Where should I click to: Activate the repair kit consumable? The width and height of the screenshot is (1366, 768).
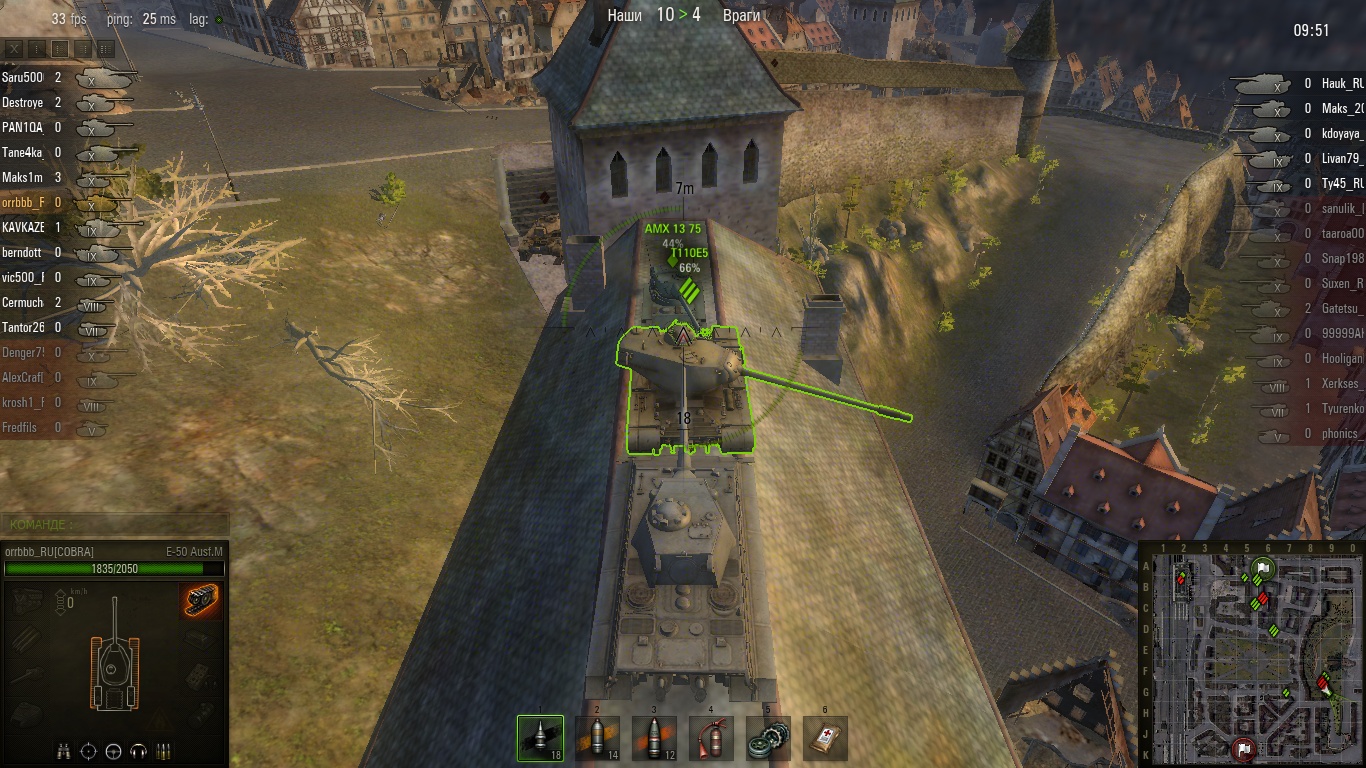point(768,738)
